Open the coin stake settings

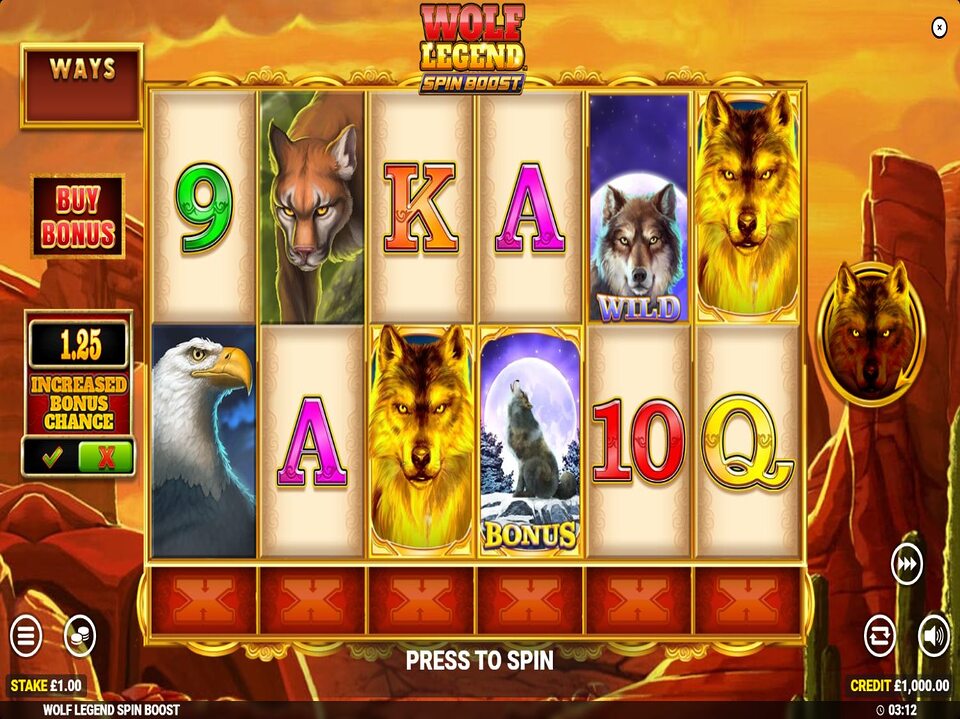[79, 636]
